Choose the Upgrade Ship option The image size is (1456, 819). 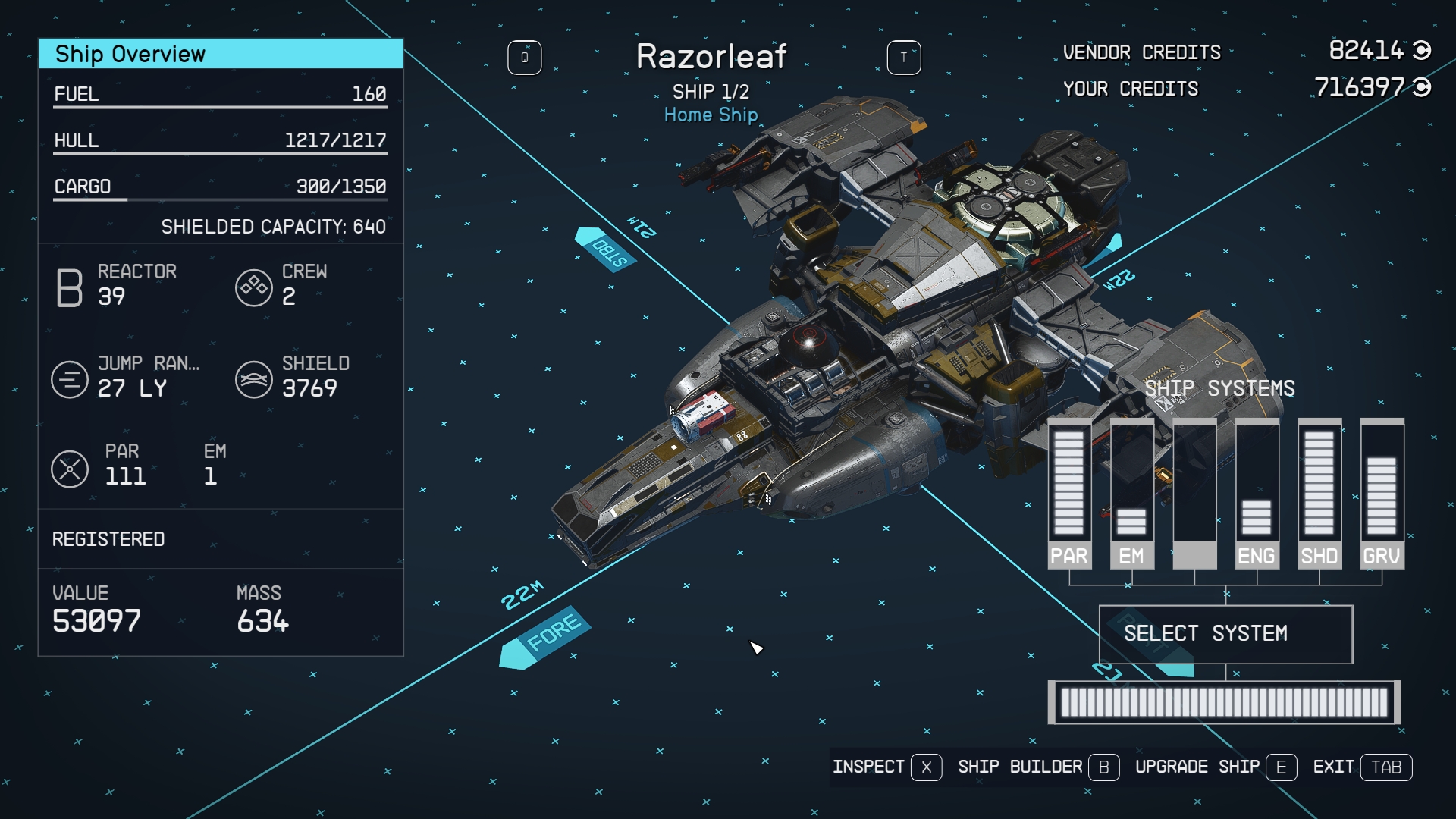(1215, 767)
